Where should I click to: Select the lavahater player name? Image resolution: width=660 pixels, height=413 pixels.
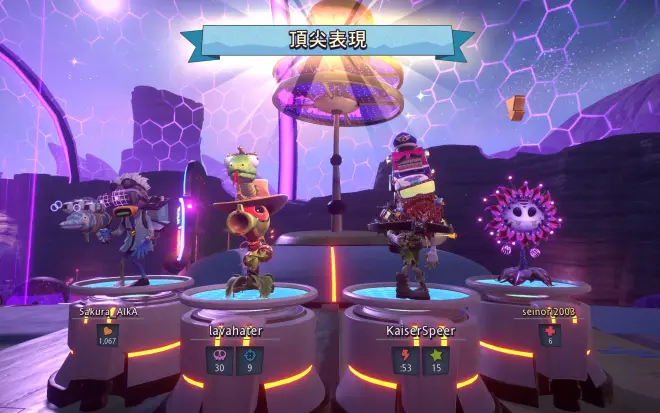[234, 330]
